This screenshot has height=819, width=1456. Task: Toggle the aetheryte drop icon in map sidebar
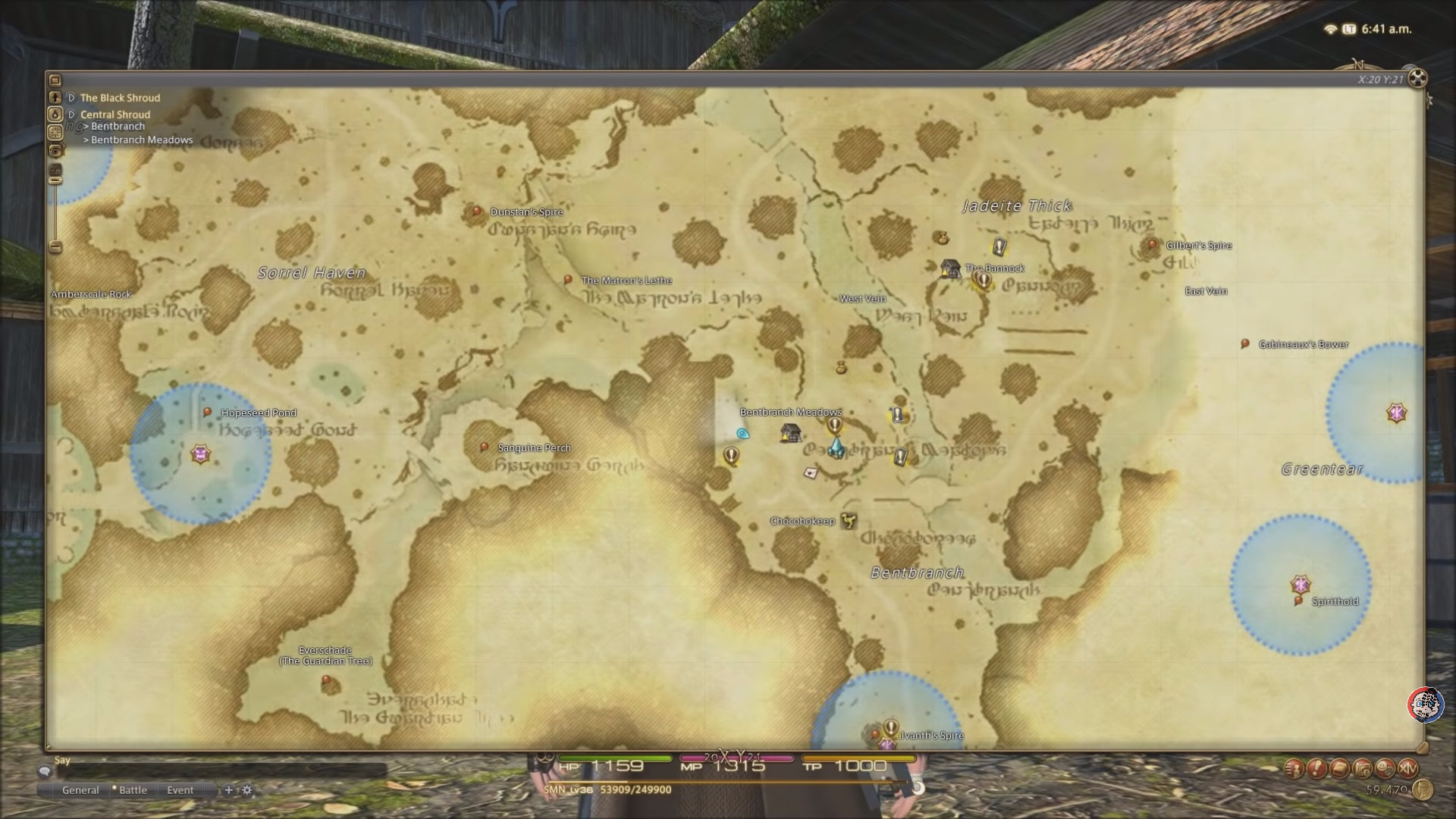point(55,113)
